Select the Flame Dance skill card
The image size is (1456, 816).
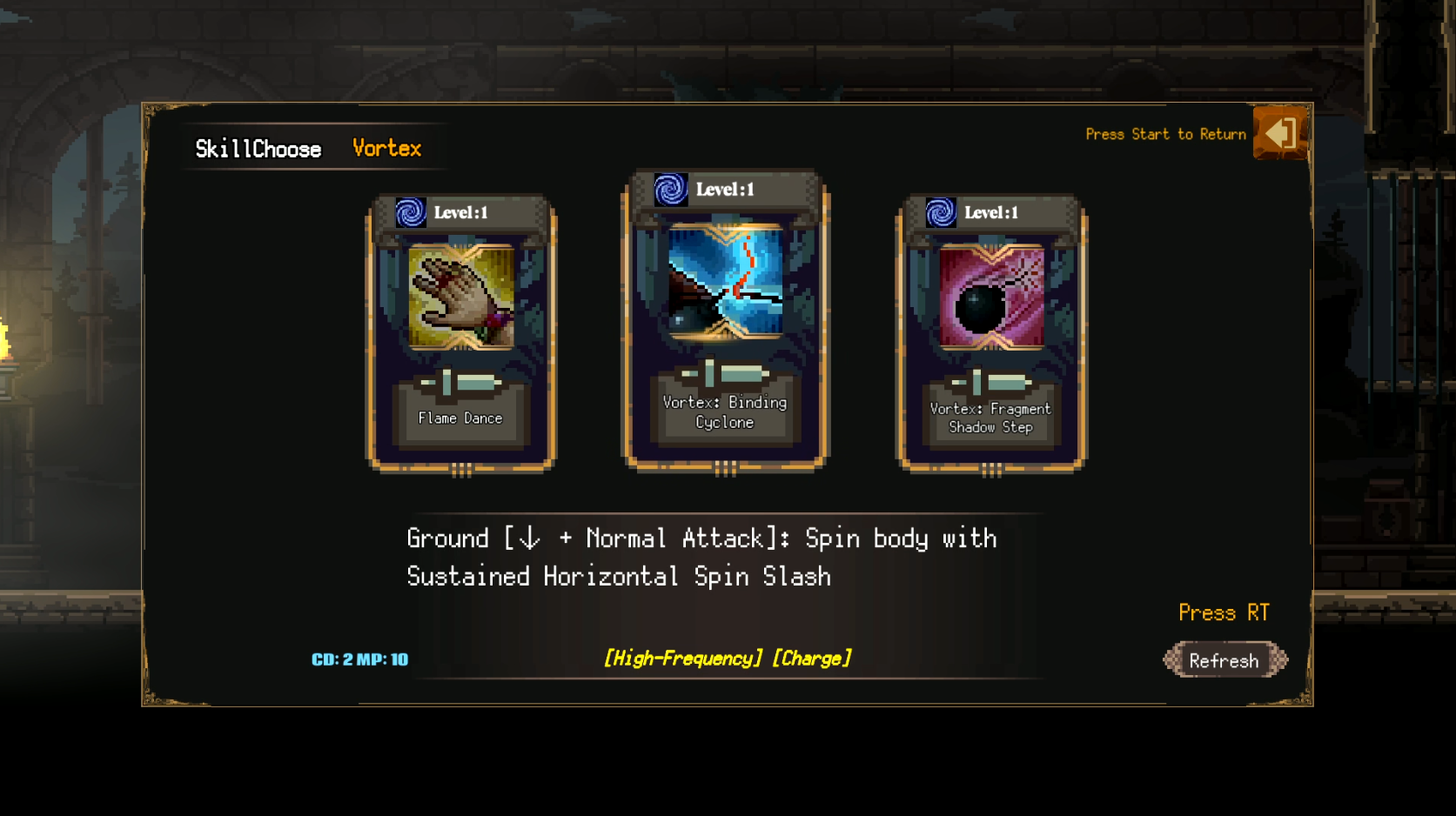[460, 333]
